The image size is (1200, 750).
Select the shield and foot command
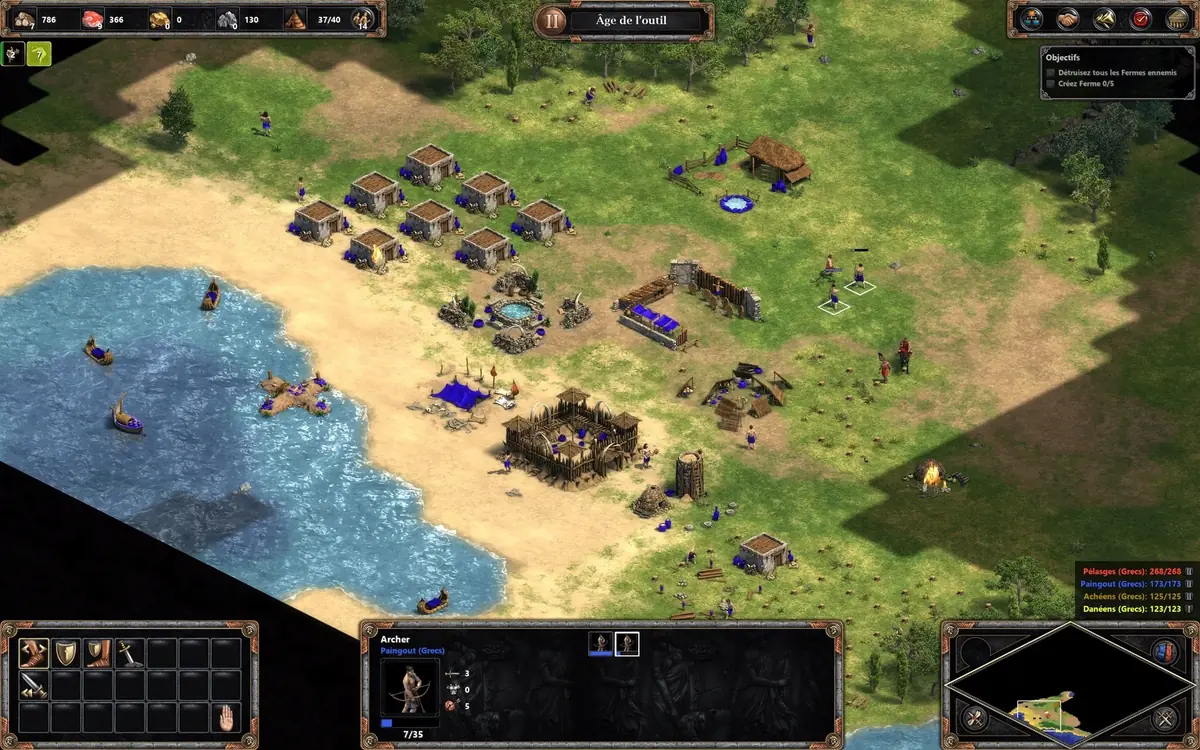(97, 653)
